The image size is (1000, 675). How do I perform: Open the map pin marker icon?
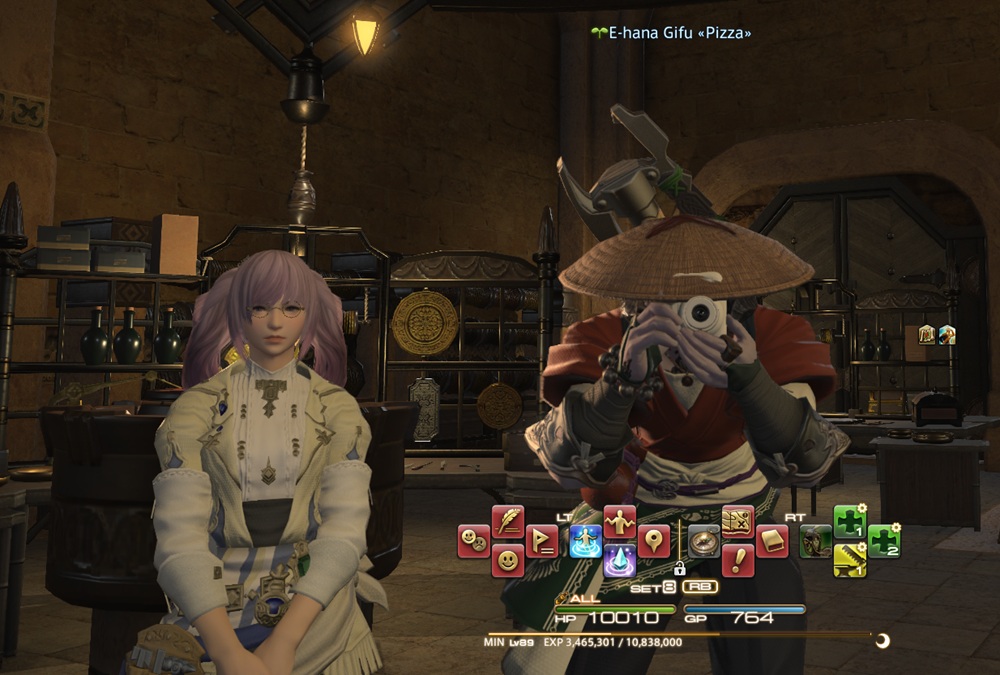click(x=653, y=541)
